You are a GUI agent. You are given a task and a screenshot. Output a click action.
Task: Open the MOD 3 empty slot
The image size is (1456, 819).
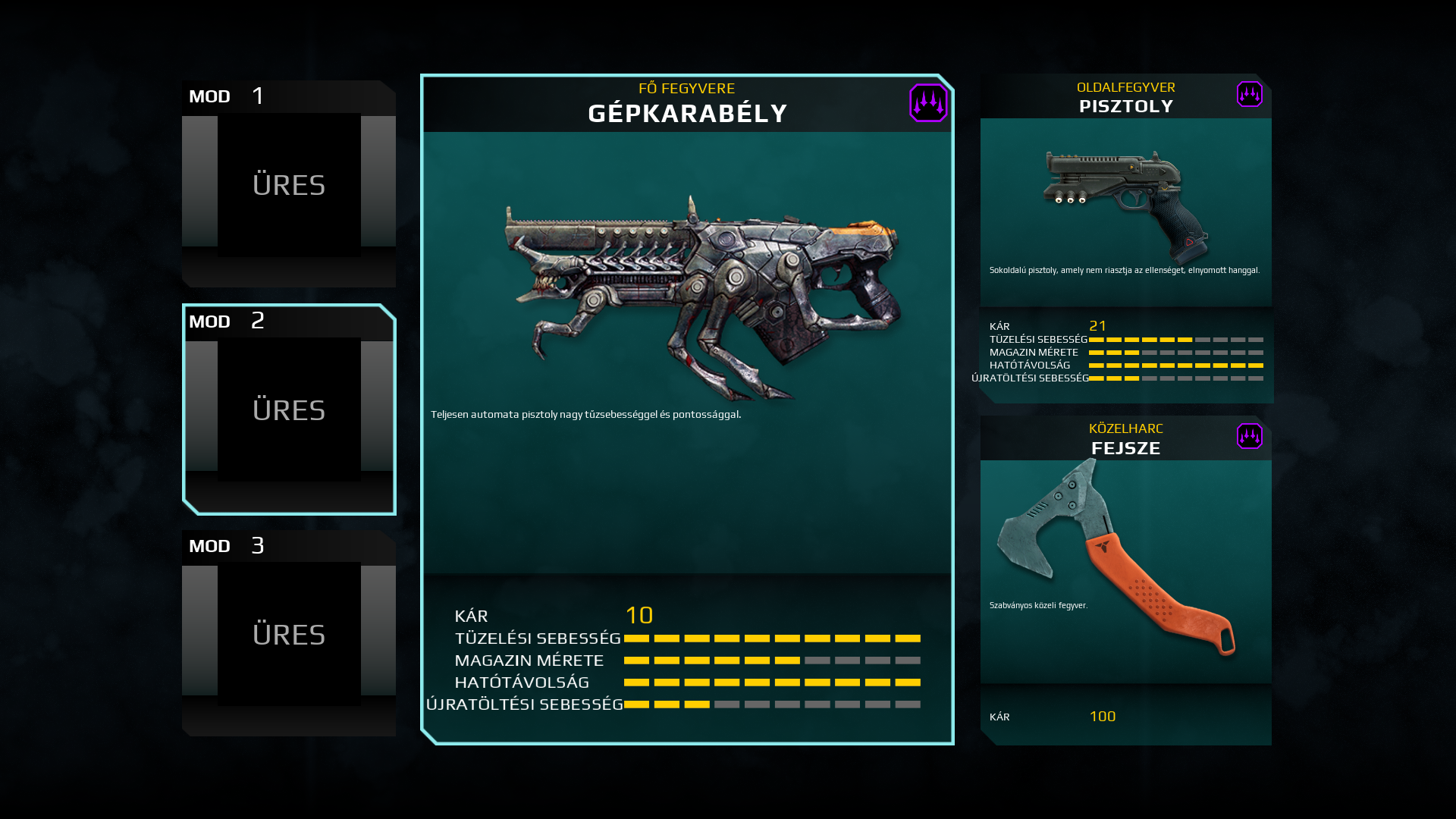pyautogui.click(x=289, y=635)
